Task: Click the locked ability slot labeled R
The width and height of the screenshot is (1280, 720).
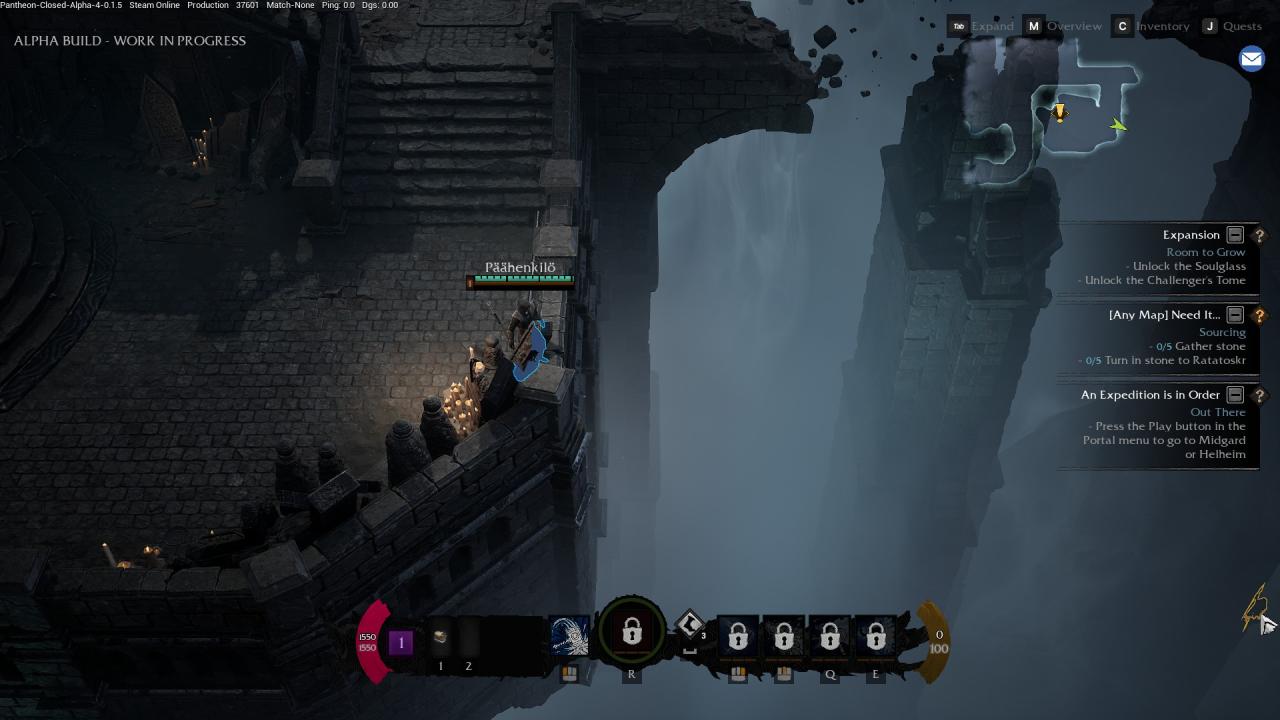Action: pos(631,633)
